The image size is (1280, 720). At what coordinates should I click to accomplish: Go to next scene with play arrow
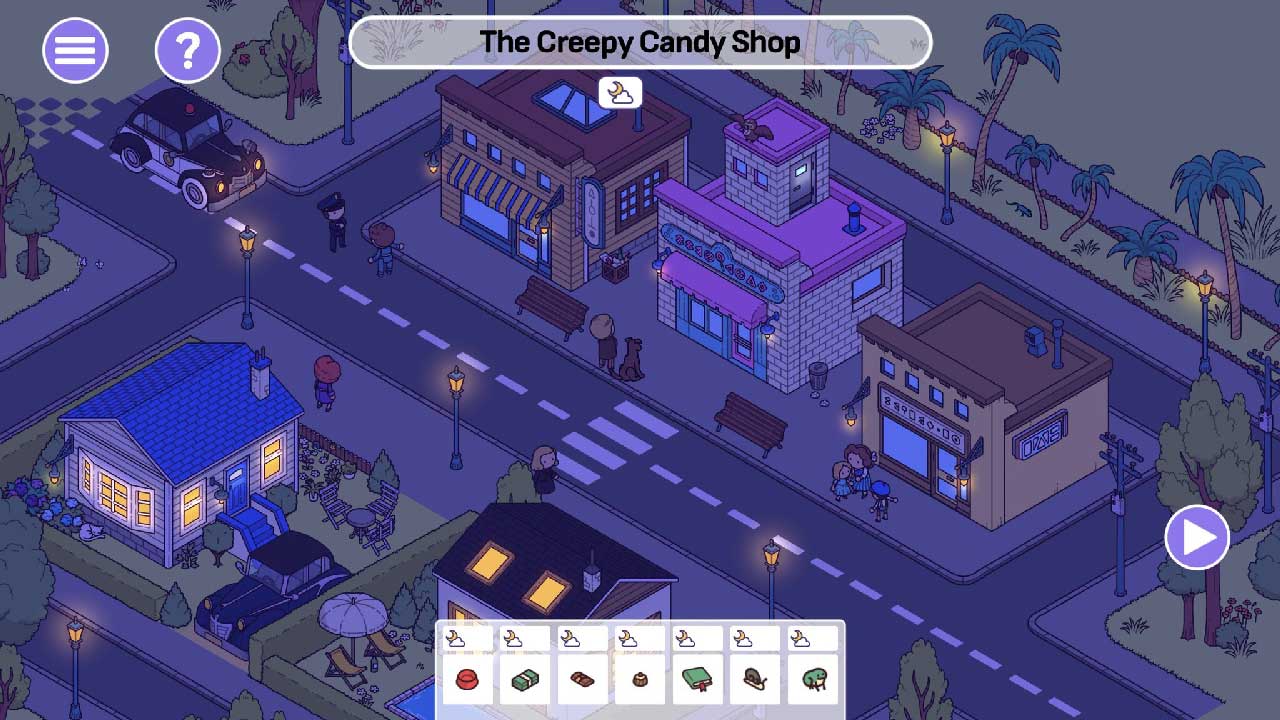(x=1197, y=538)
